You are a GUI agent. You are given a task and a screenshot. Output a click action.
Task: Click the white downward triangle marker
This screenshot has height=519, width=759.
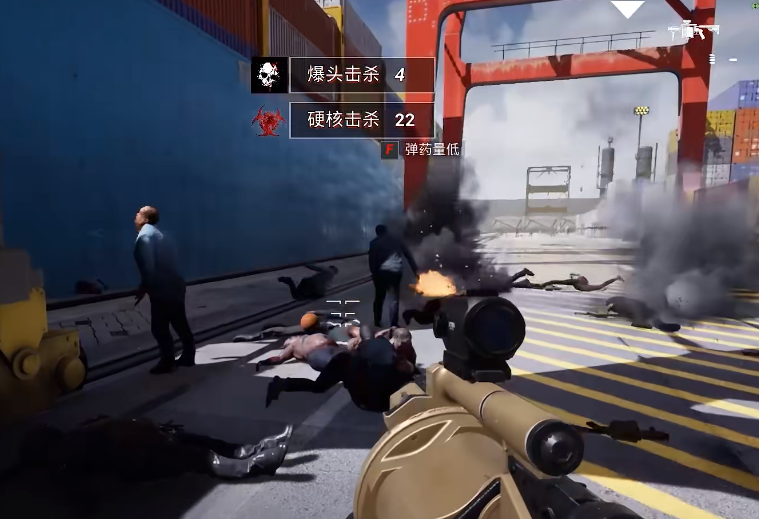coord(628,9)
